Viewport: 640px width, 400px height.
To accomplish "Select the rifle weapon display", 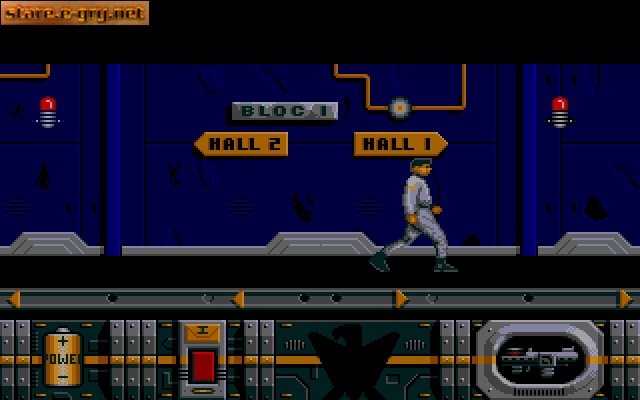I will click(x=540, y=355).
